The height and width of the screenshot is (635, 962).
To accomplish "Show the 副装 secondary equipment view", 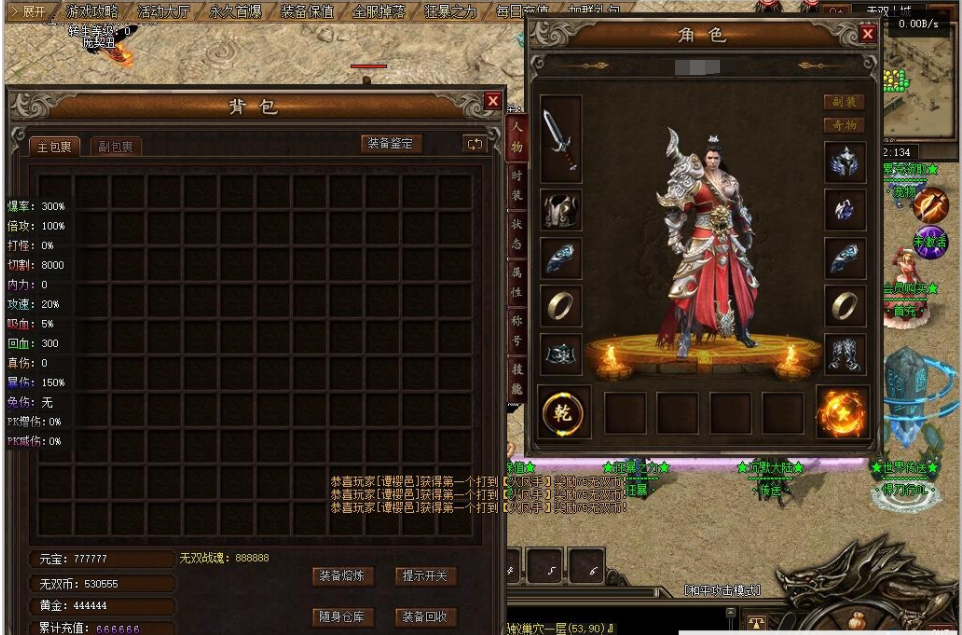I will click(x=844, y=102).
